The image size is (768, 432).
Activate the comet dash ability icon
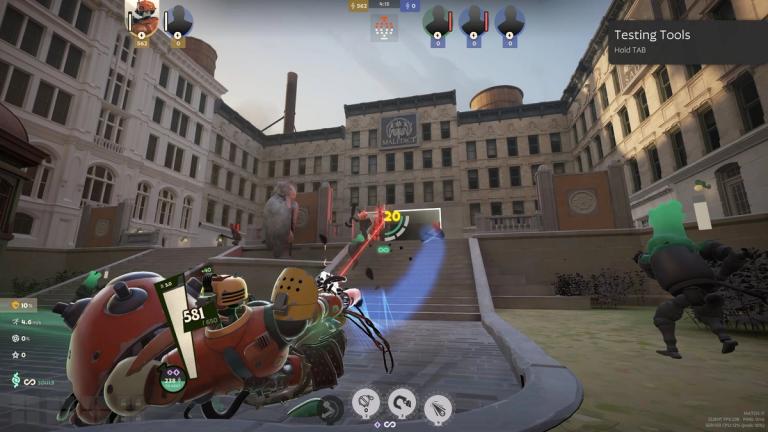pyautogui.click(x=438, y=407)
